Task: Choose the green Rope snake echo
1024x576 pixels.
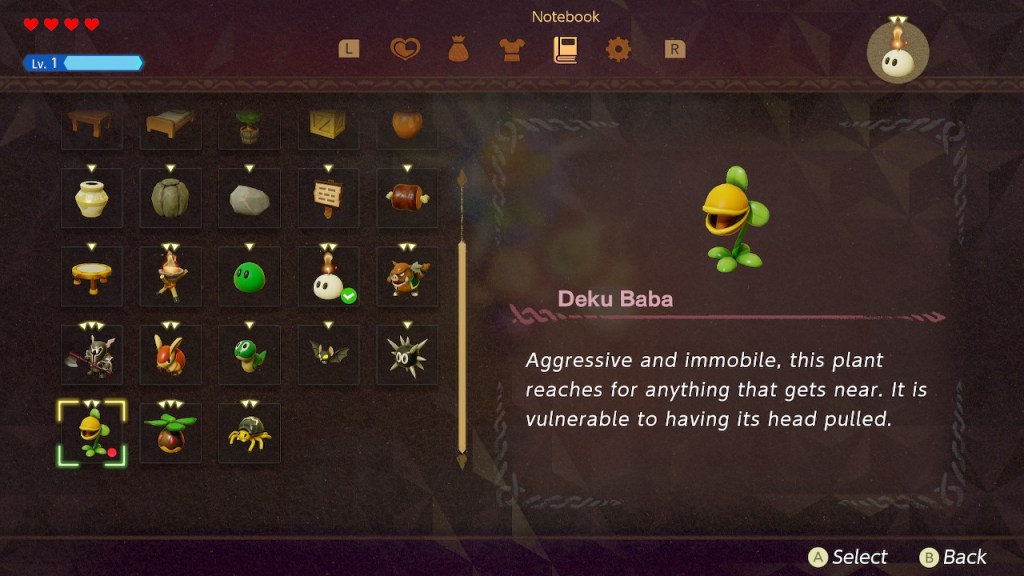Action: tap(249, 354)
